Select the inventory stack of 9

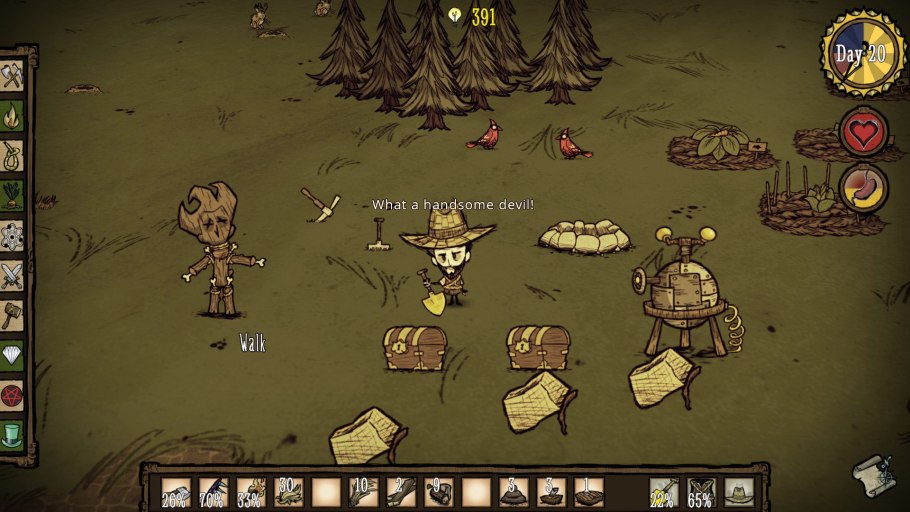pyautogui.click(x=438, y=491)
